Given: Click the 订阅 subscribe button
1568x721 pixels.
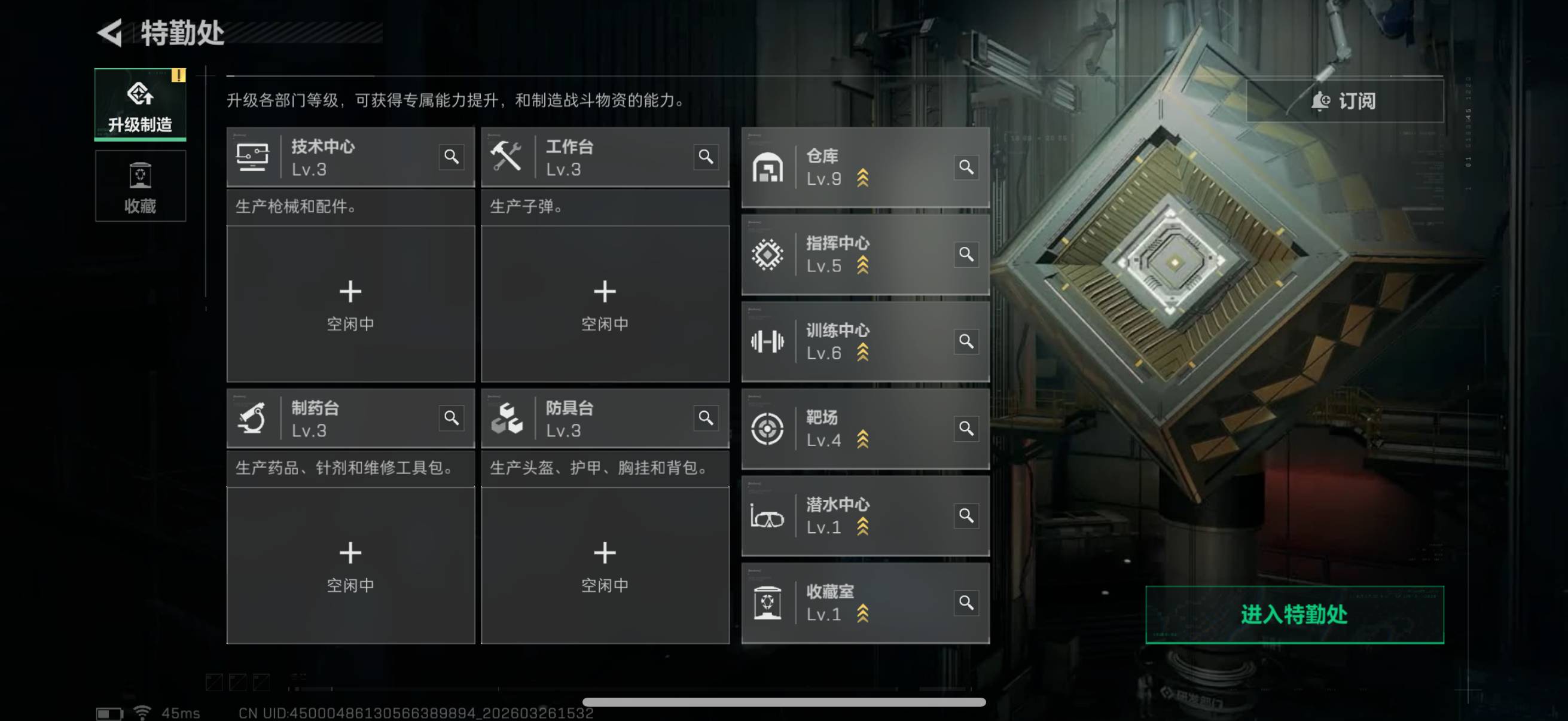Looking at the screenshot, I should (x=1344, y=101).
